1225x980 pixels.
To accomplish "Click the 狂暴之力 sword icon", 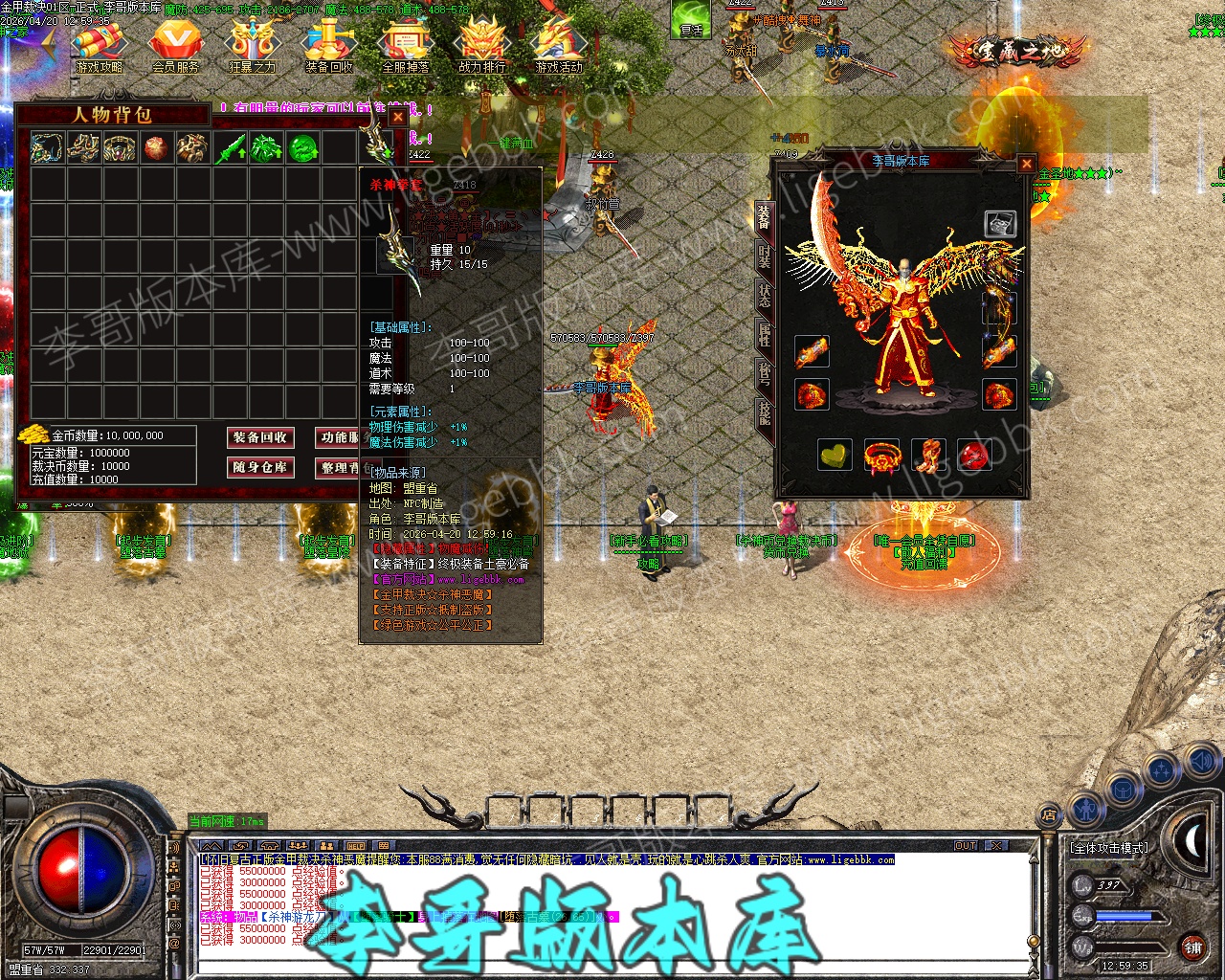I will point(253,46).
